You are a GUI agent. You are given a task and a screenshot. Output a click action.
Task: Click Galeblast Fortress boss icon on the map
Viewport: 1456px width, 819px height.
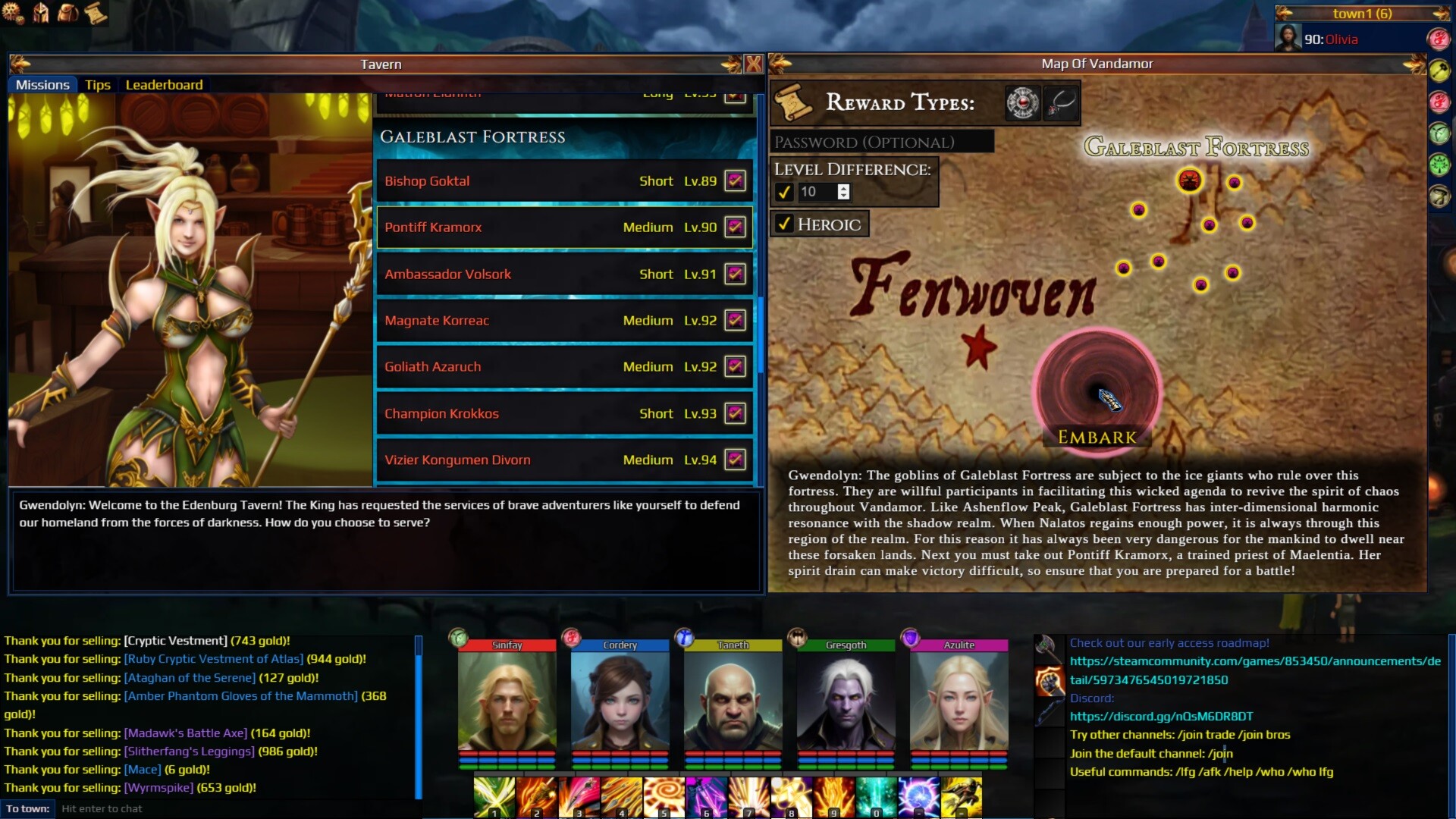click(x=1191, y=180)
